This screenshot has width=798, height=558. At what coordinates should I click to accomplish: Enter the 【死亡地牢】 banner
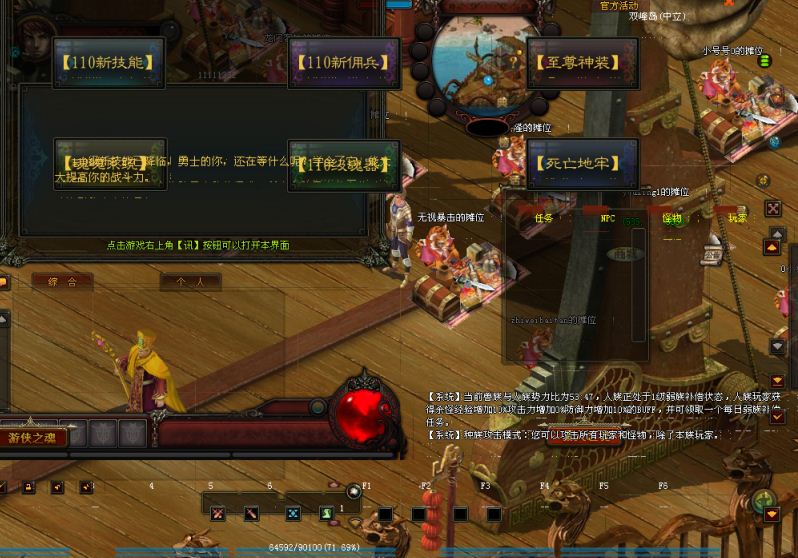pos(582,162)
